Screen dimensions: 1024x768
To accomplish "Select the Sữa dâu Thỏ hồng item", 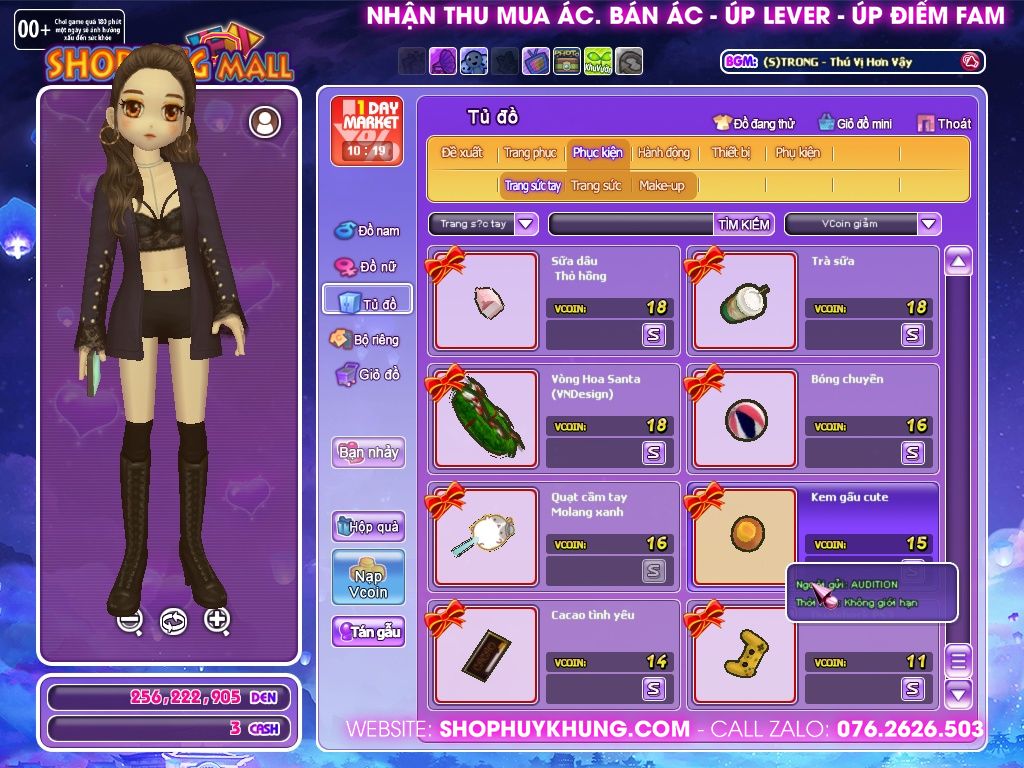I will pos(485,301).
